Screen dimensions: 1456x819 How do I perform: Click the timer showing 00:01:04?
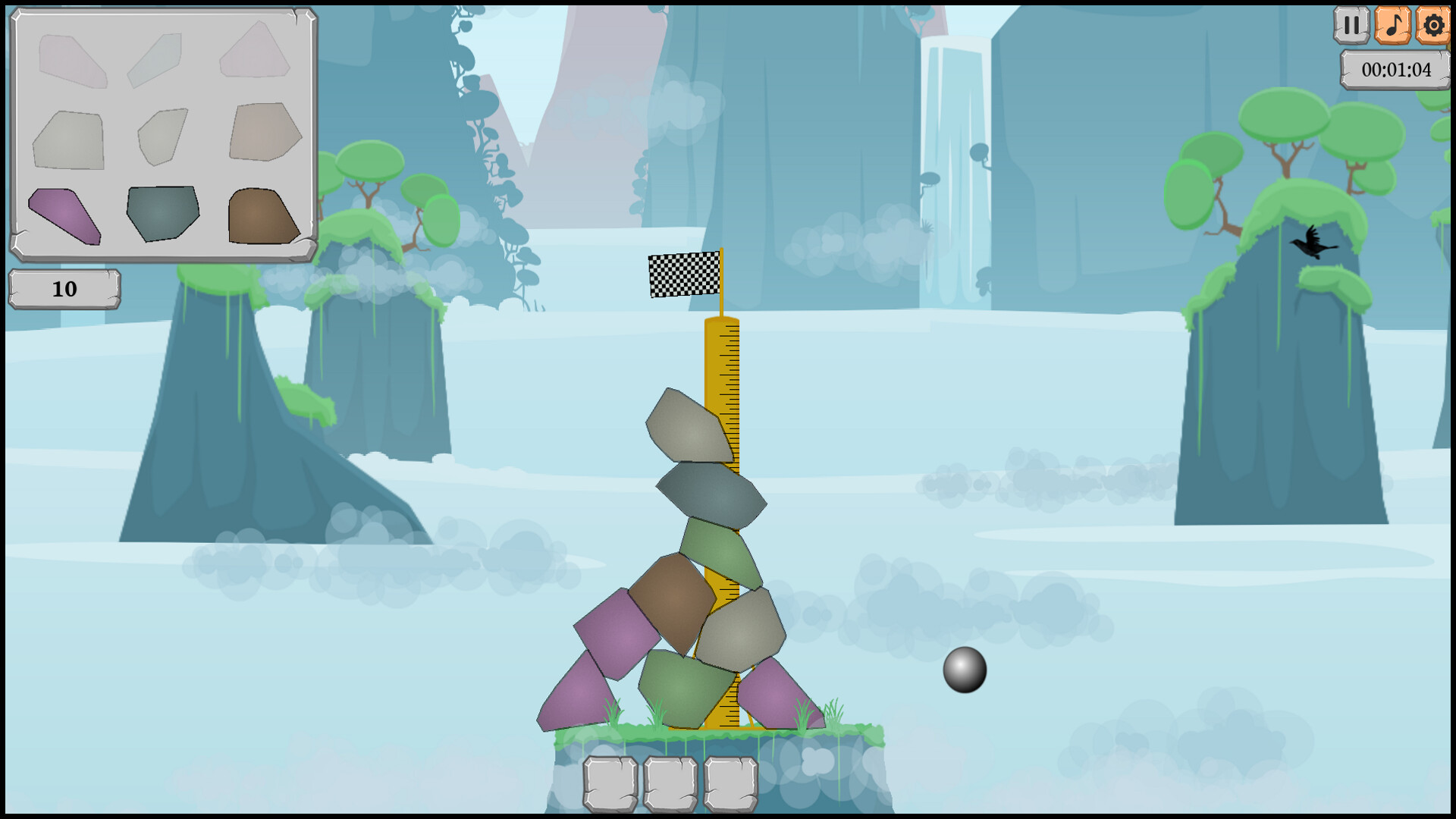click(1395, 71)
